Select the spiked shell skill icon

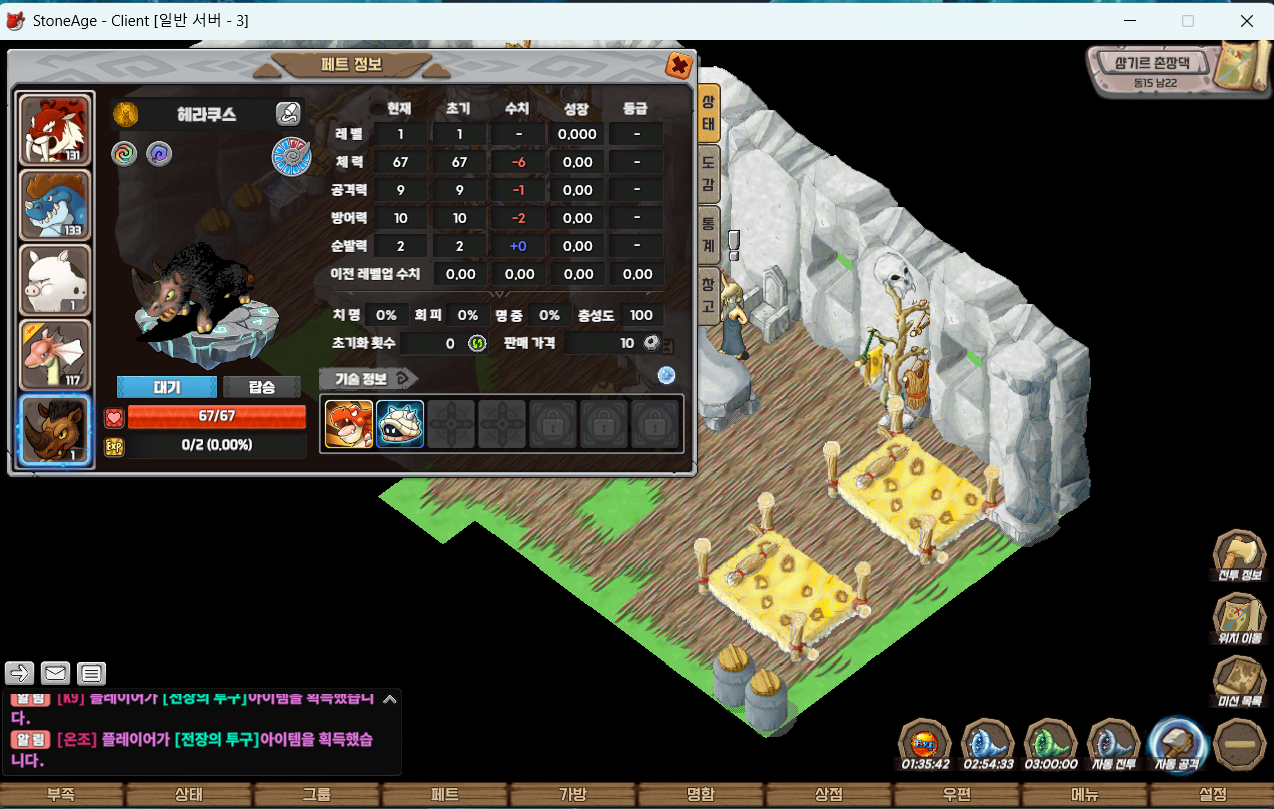point(400,424)
